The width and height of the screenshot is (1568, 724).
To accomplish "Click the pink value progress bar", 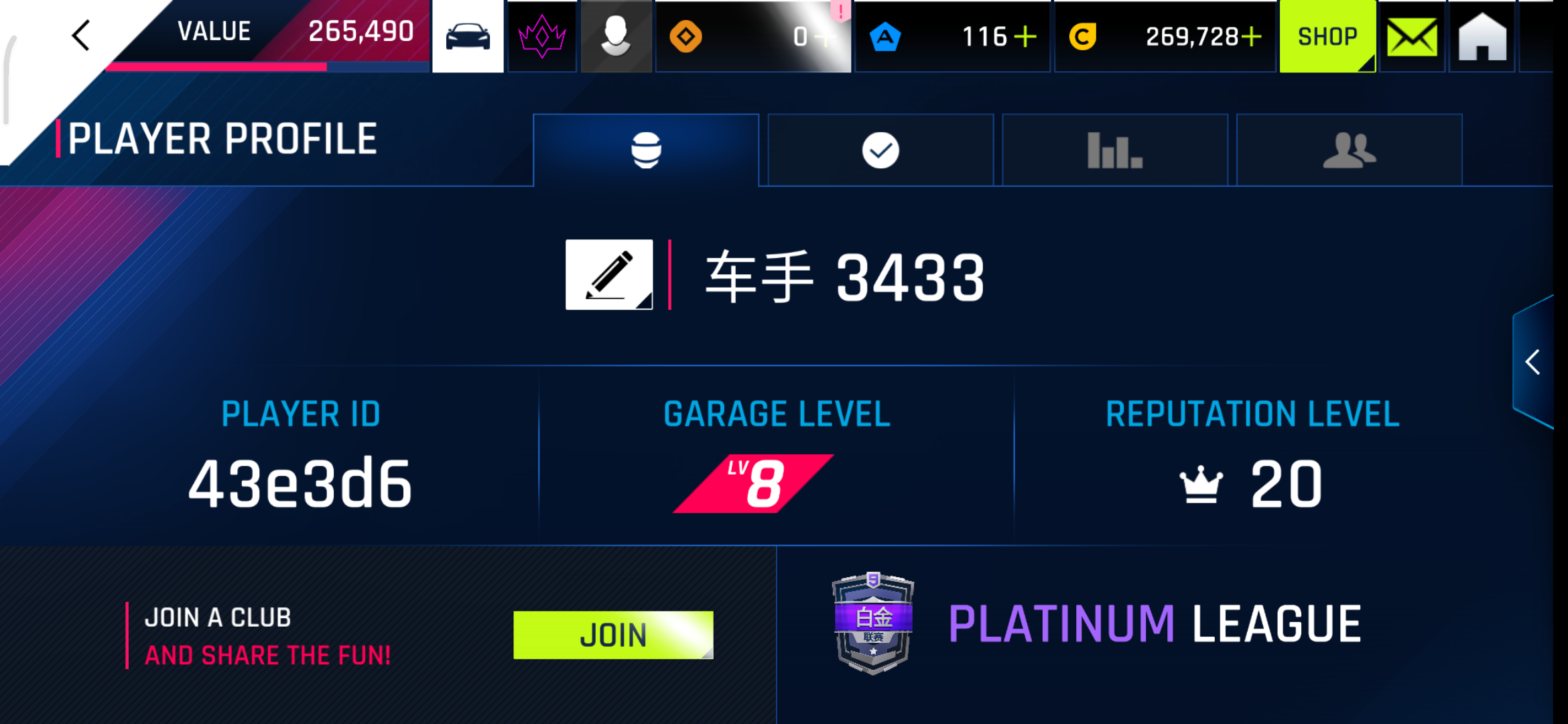I will (x=214, y=67).
